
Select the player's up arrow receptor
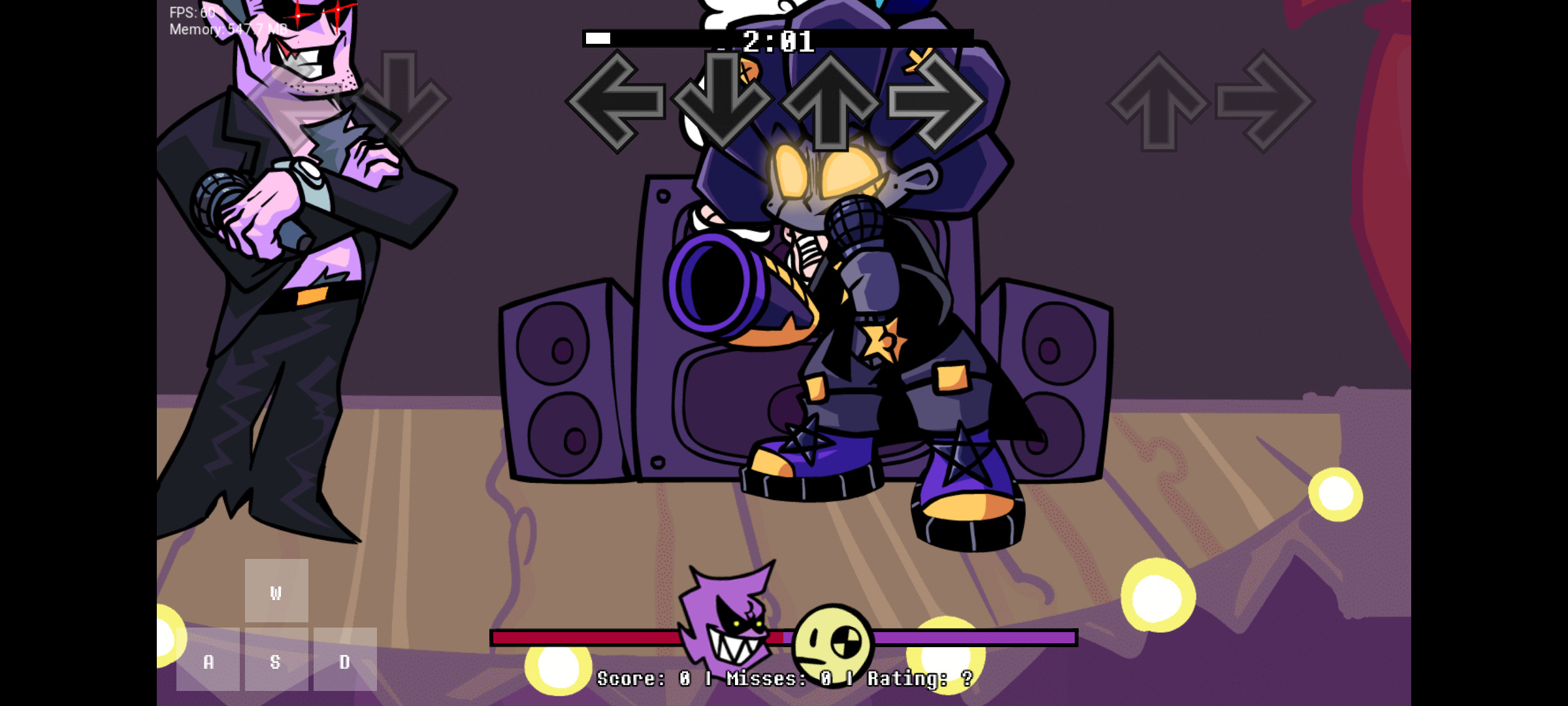coord(1160,101)
